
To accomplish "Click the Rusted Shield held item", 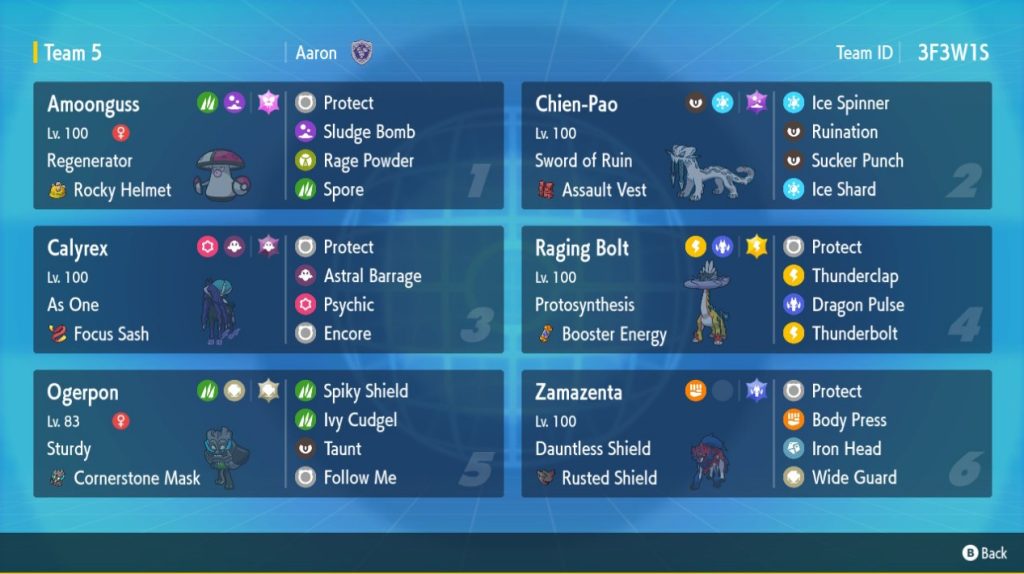I will click(609, 478).
